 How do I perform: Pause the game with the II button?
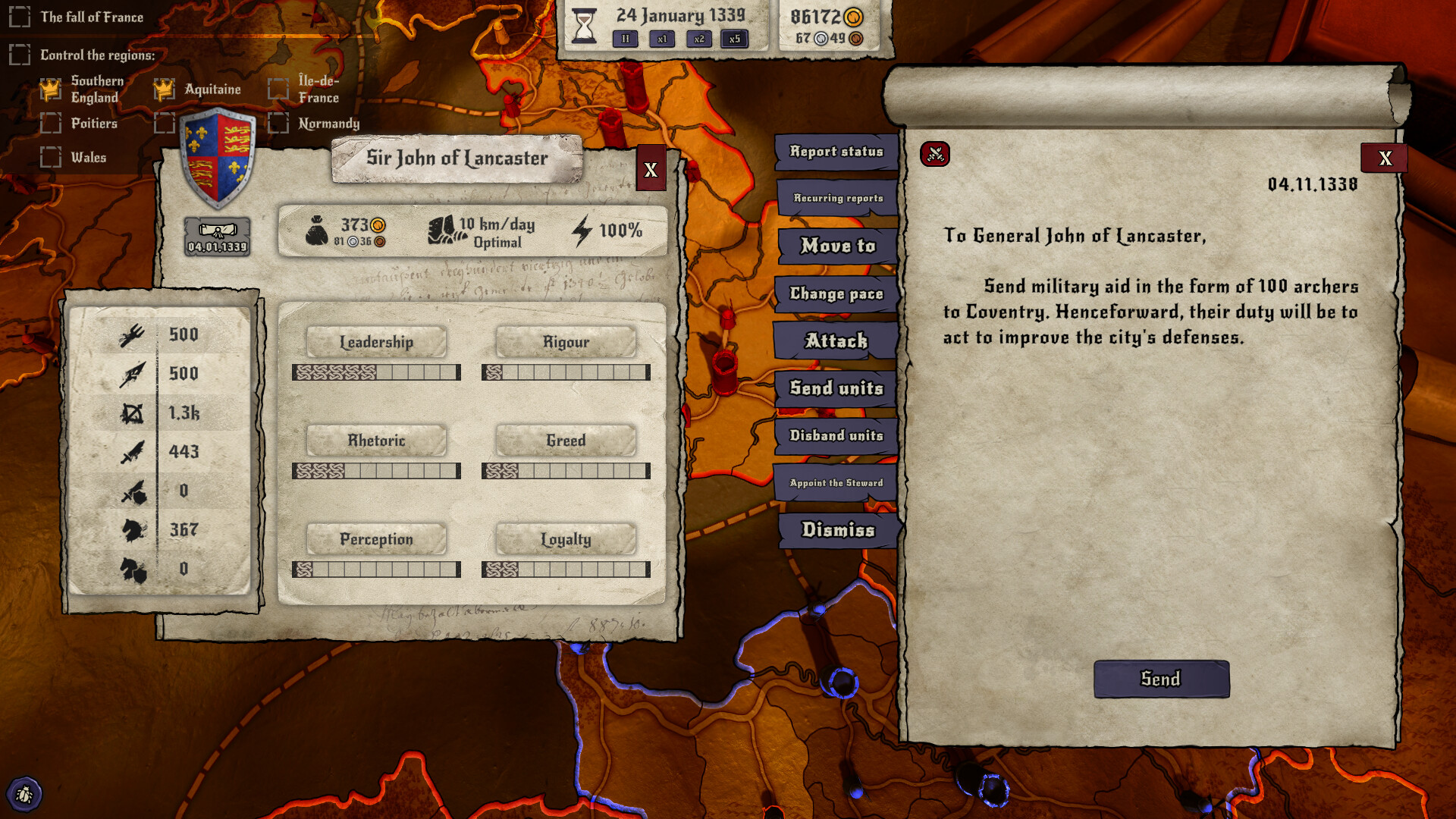tap(624, 39)
